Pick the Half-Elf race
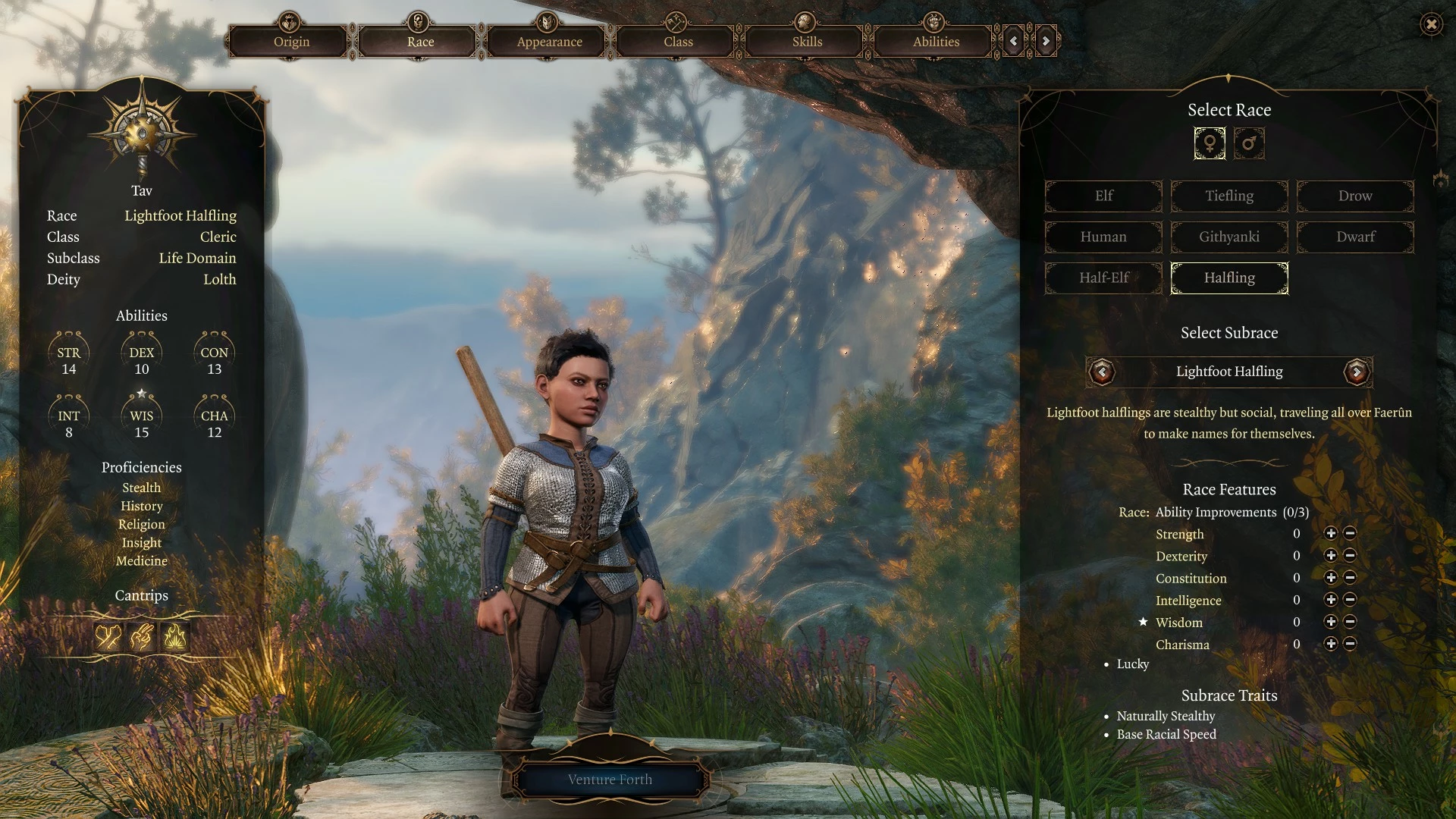 [1103, 278]
